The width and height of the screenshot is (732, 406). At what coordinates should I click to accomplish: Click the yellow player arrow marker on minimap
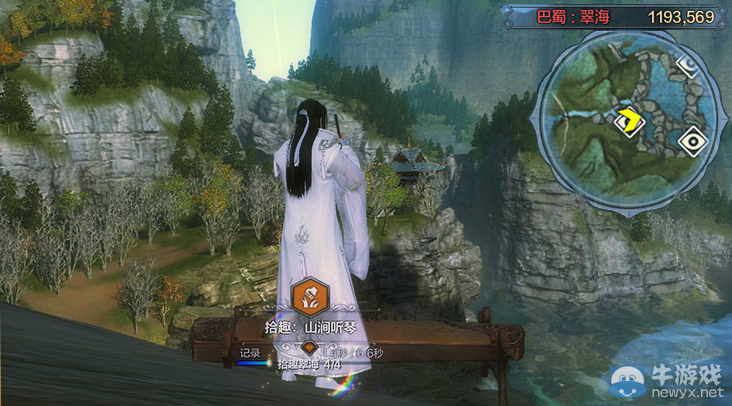(631, 121)
